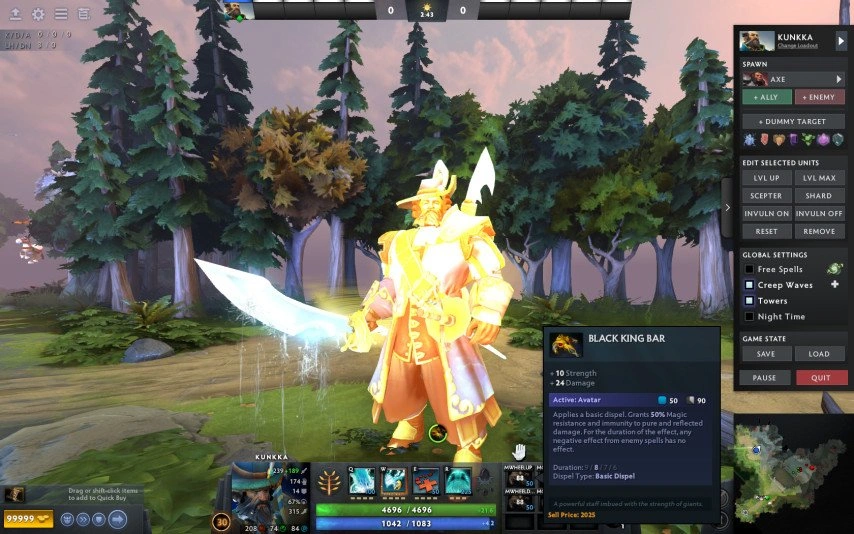
Task: Quit the demo mode
Action: click(x=821, y=378)
